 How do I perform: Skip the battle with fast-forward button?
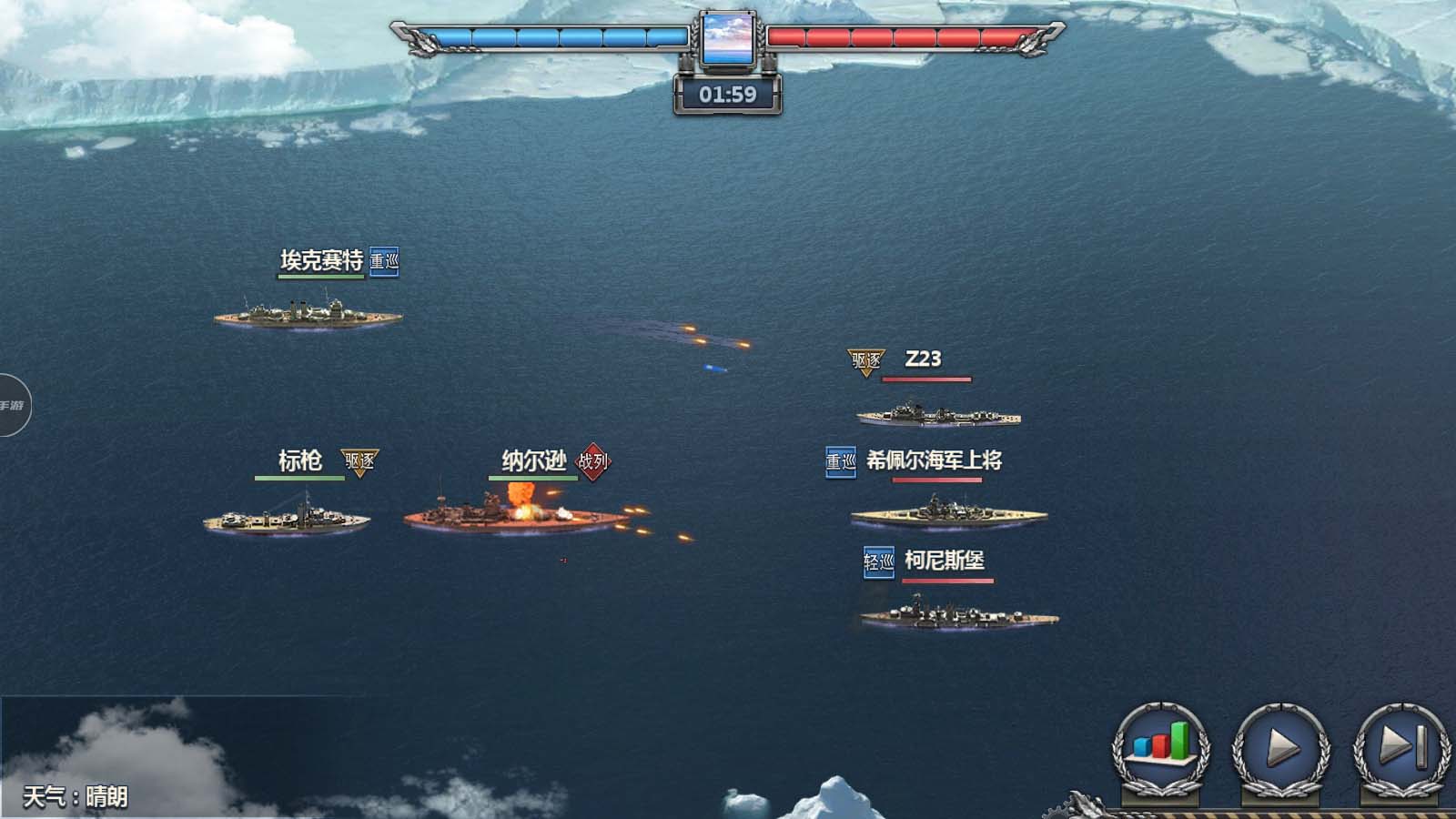click(x=1401, y=748)
